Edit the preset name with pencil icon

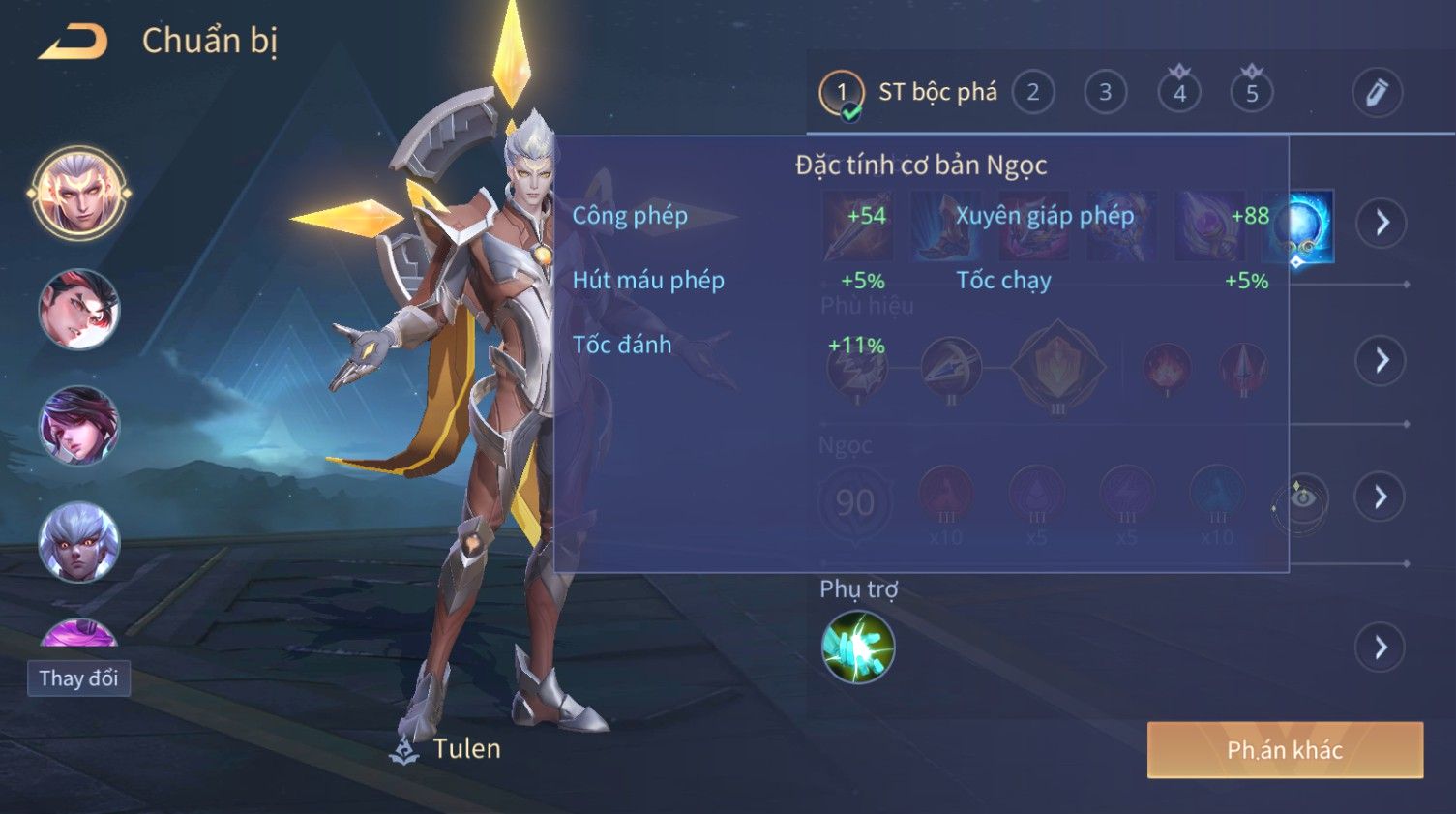click(x=1376, y=93)
